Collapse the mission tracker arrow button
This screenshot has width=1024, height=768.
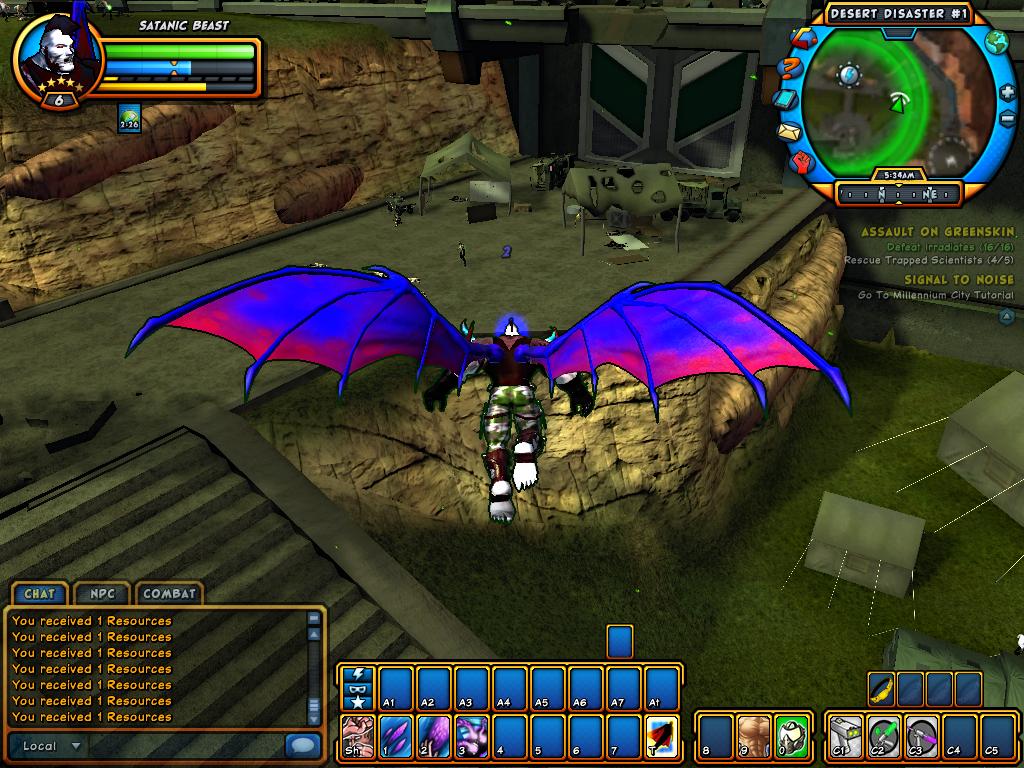pyautogui.click(x=1006, y=317)
